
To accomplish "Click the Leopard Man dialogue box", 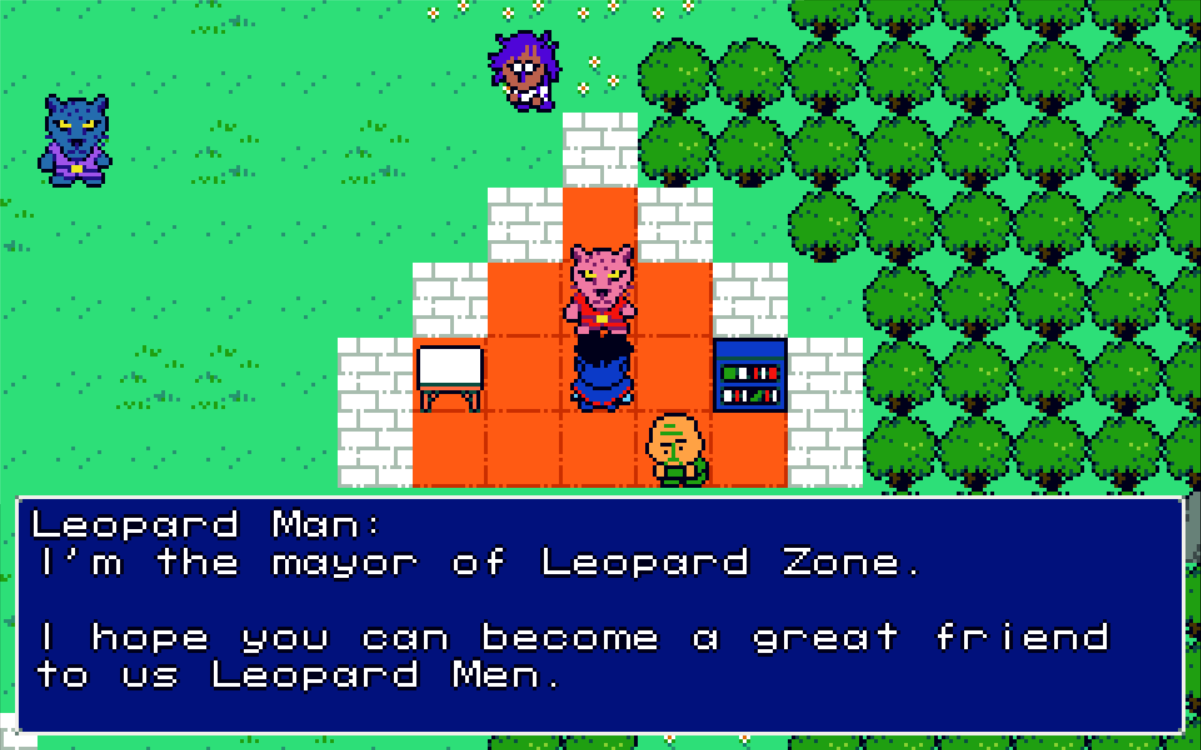I will 600,614.
